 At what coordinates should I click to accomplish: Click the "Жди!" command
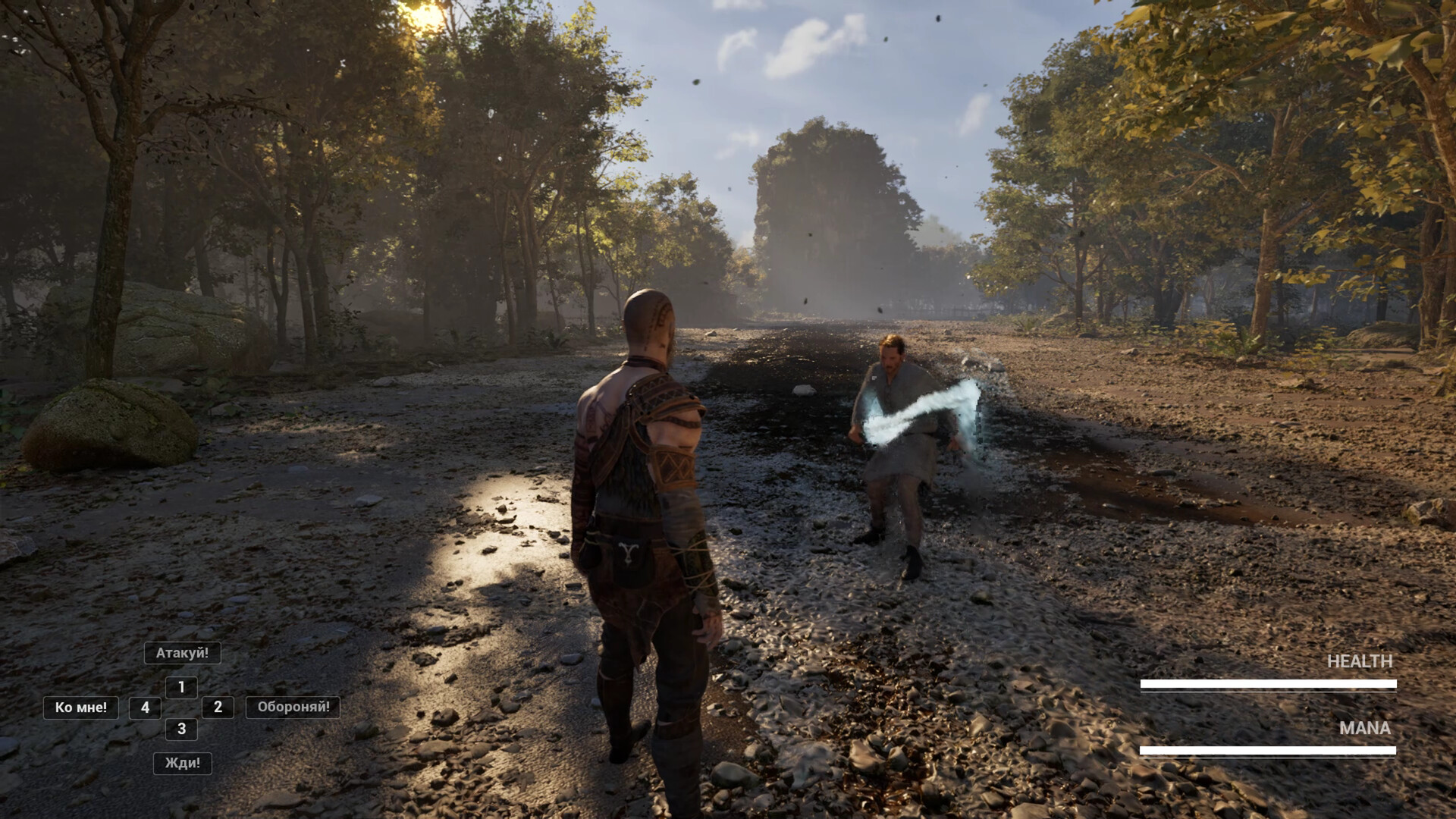[x=182, y=763]
